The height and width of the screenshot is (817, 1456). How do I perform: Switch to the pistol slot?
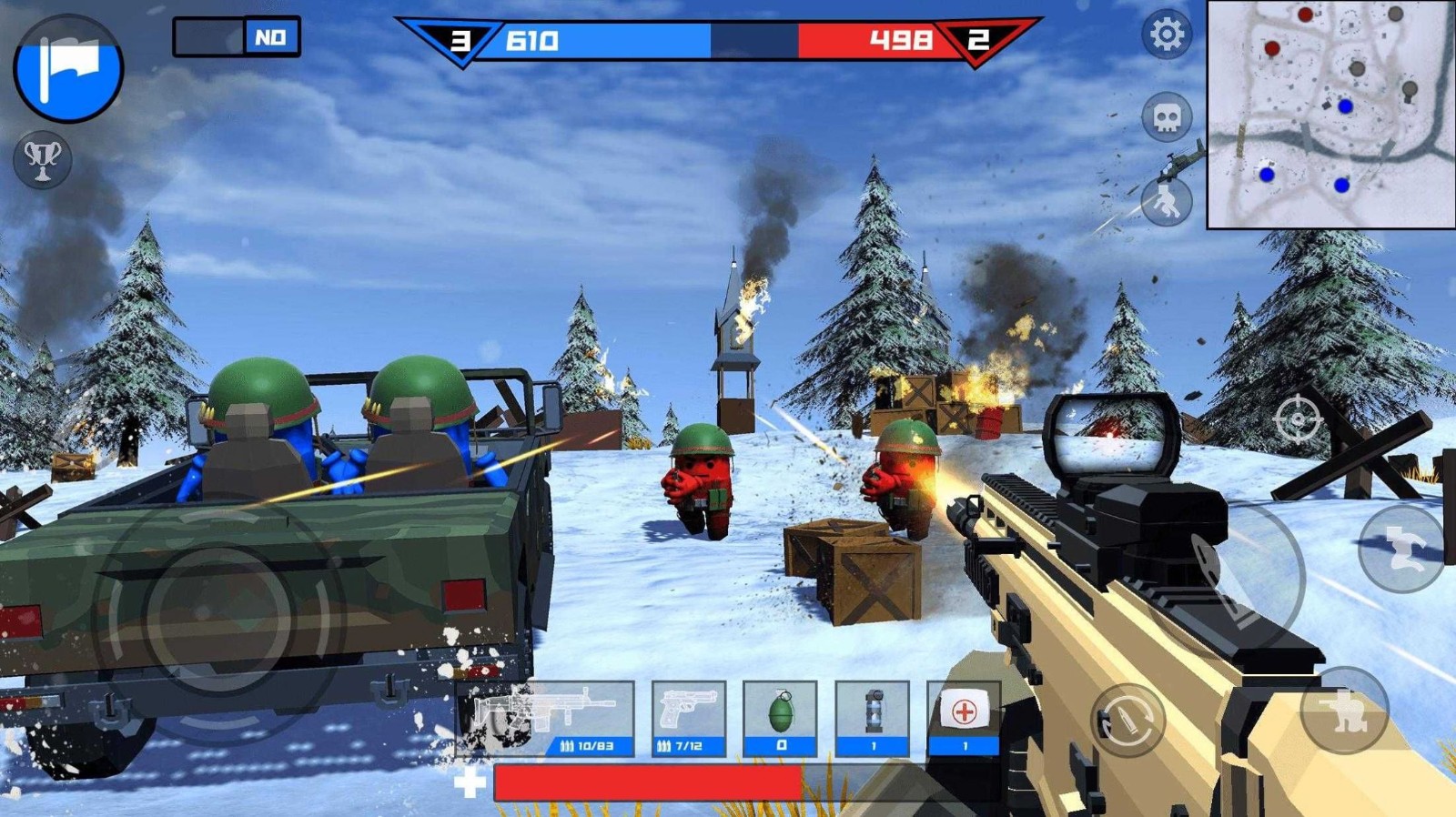point(689,719)
